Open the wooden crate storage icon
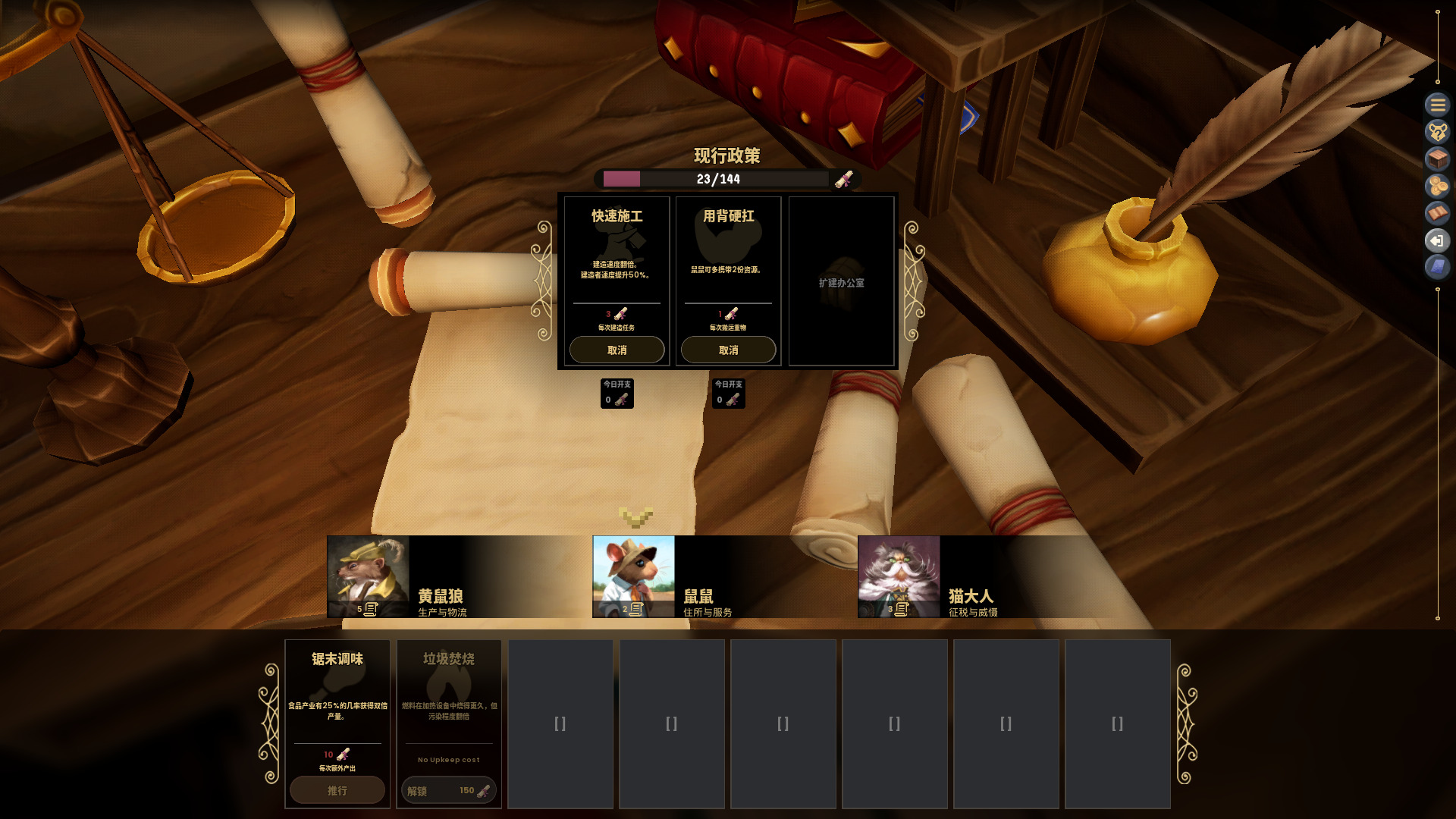1456x819 pixels. pos(1437,159)
